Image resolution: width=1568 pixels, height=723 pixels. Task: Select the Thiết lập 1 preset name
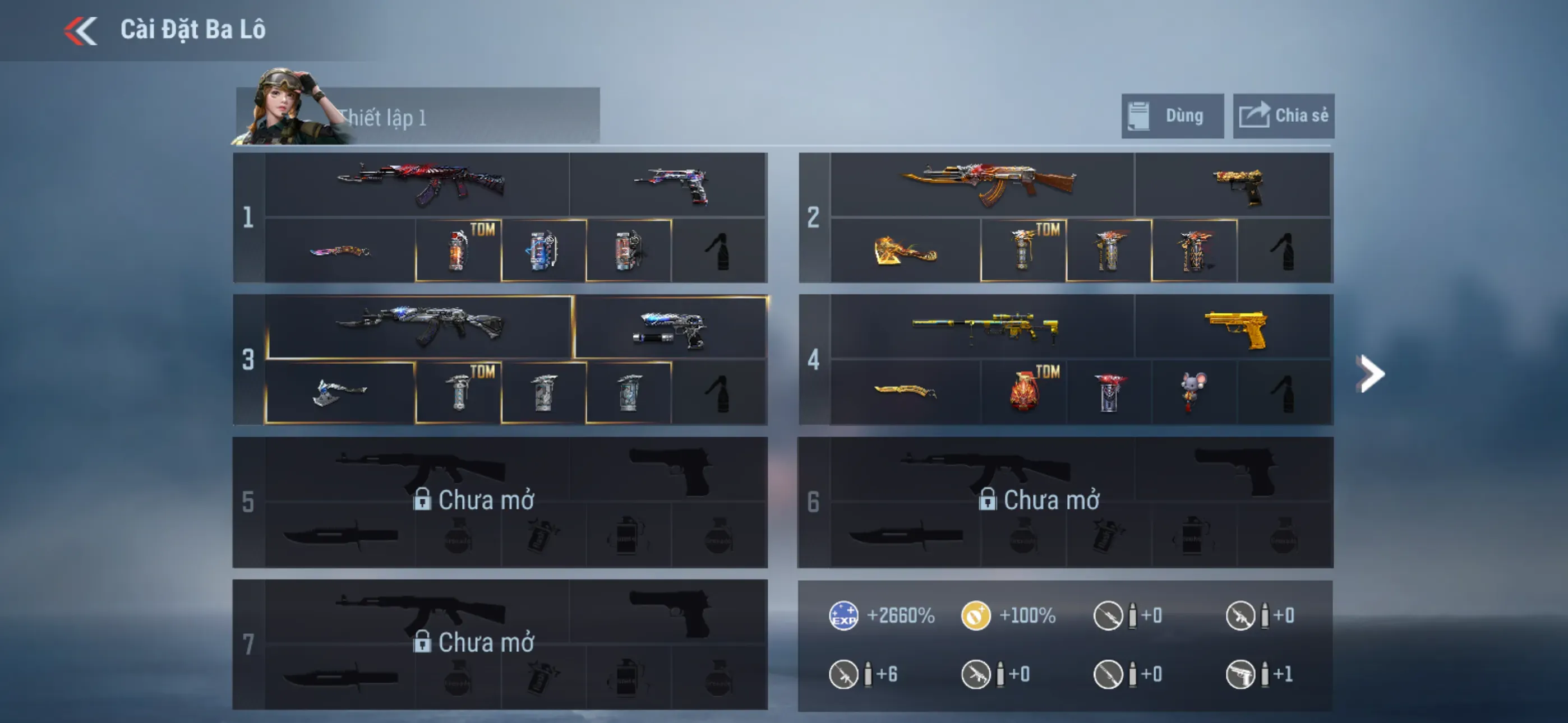click(382, 118)
